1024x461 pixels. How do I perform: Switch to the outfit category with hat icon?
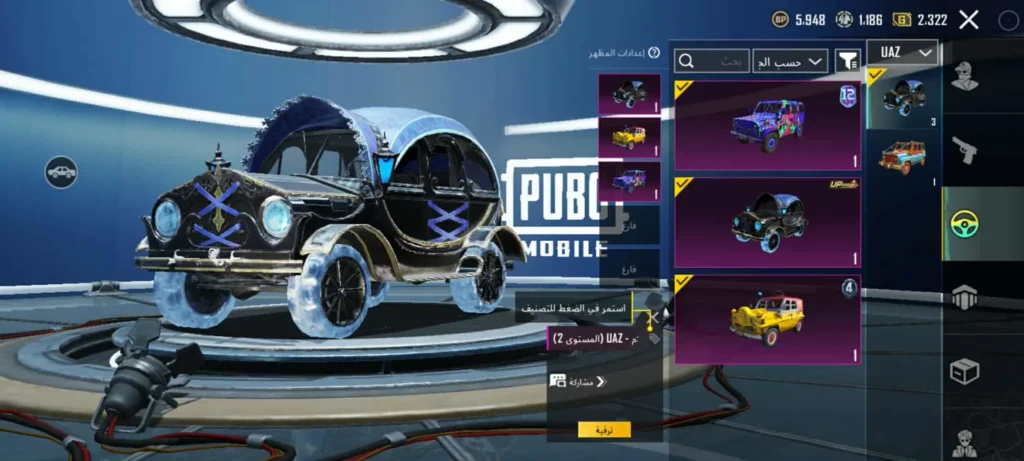pos(965,77)
